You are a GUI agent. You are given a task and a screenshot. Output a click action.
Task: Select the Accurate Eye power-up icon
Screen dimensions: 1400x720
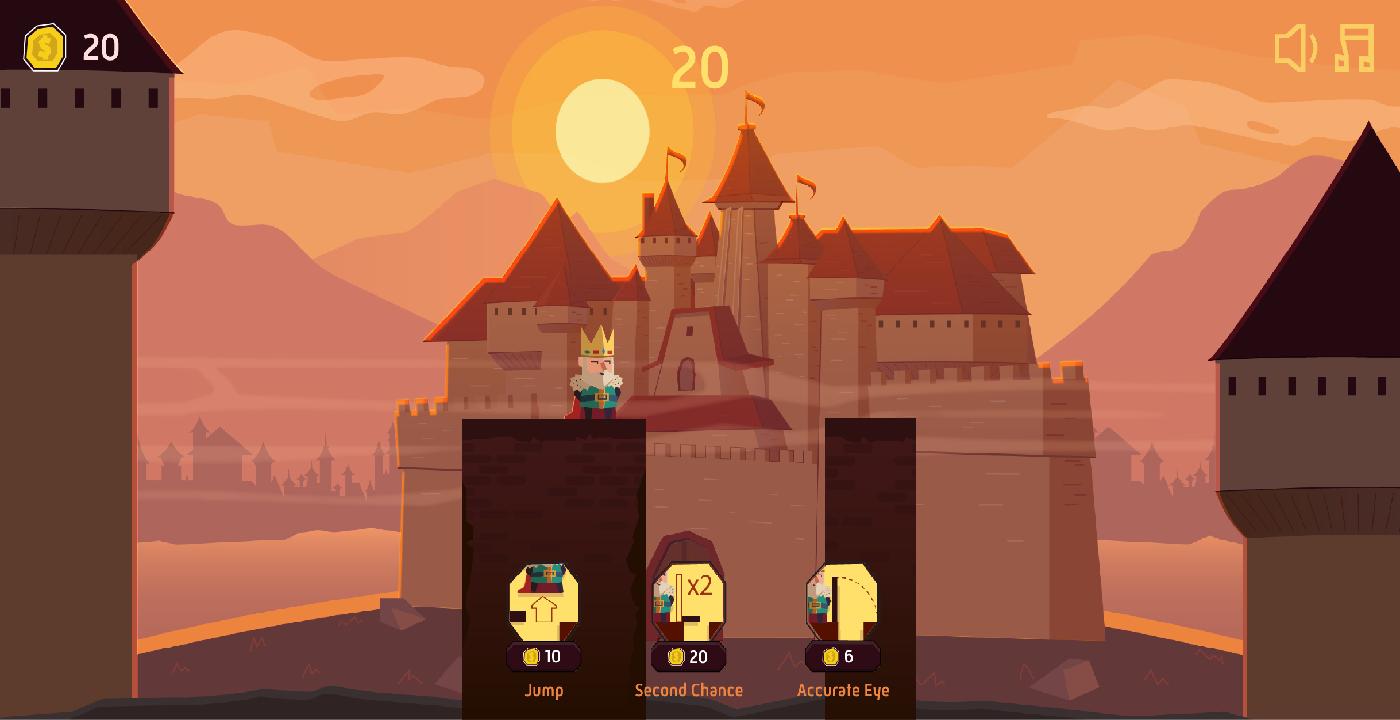(840, 600)
